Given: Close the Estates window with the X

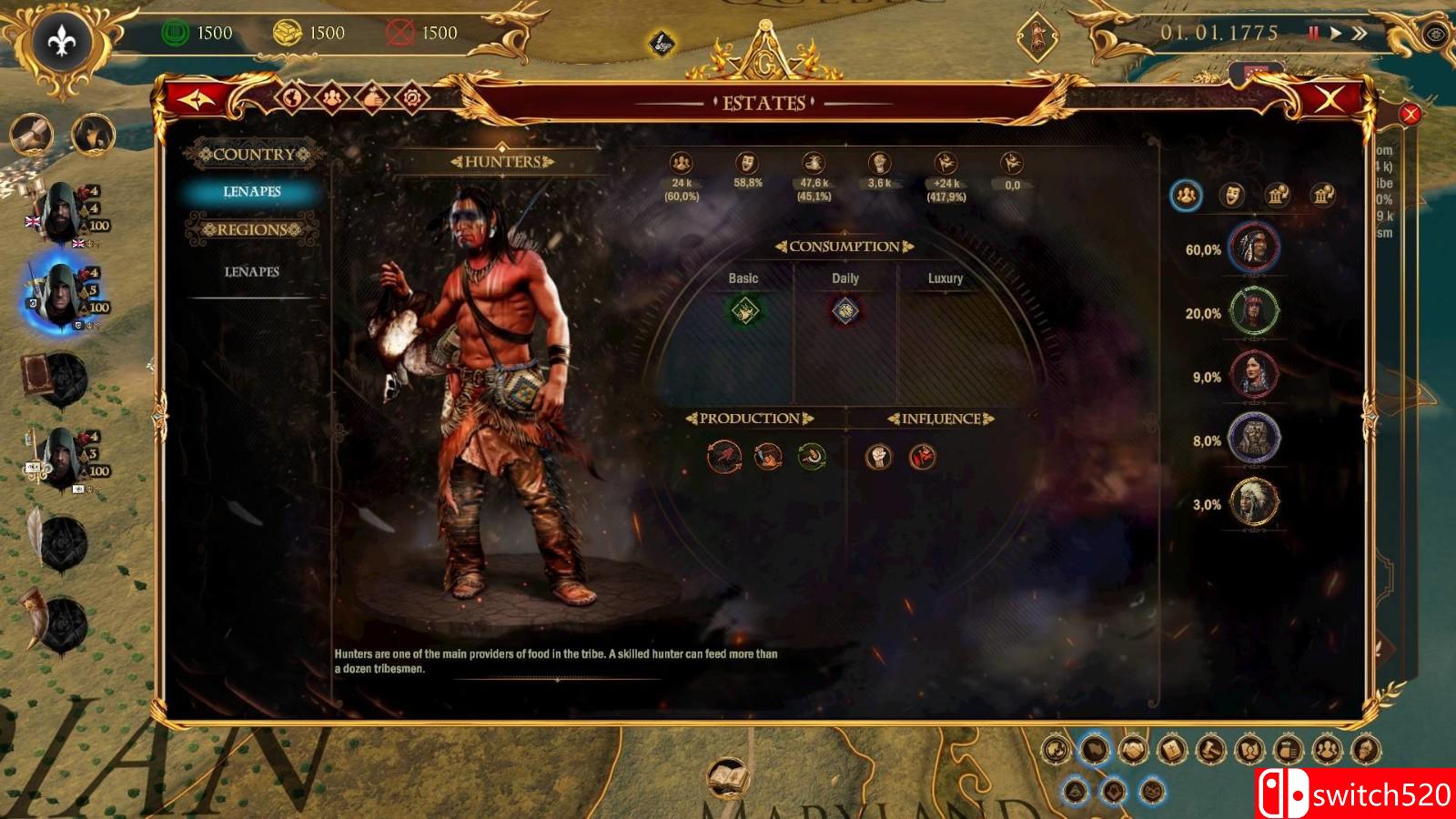Looking at the screenshot, I should (1329, 99).
